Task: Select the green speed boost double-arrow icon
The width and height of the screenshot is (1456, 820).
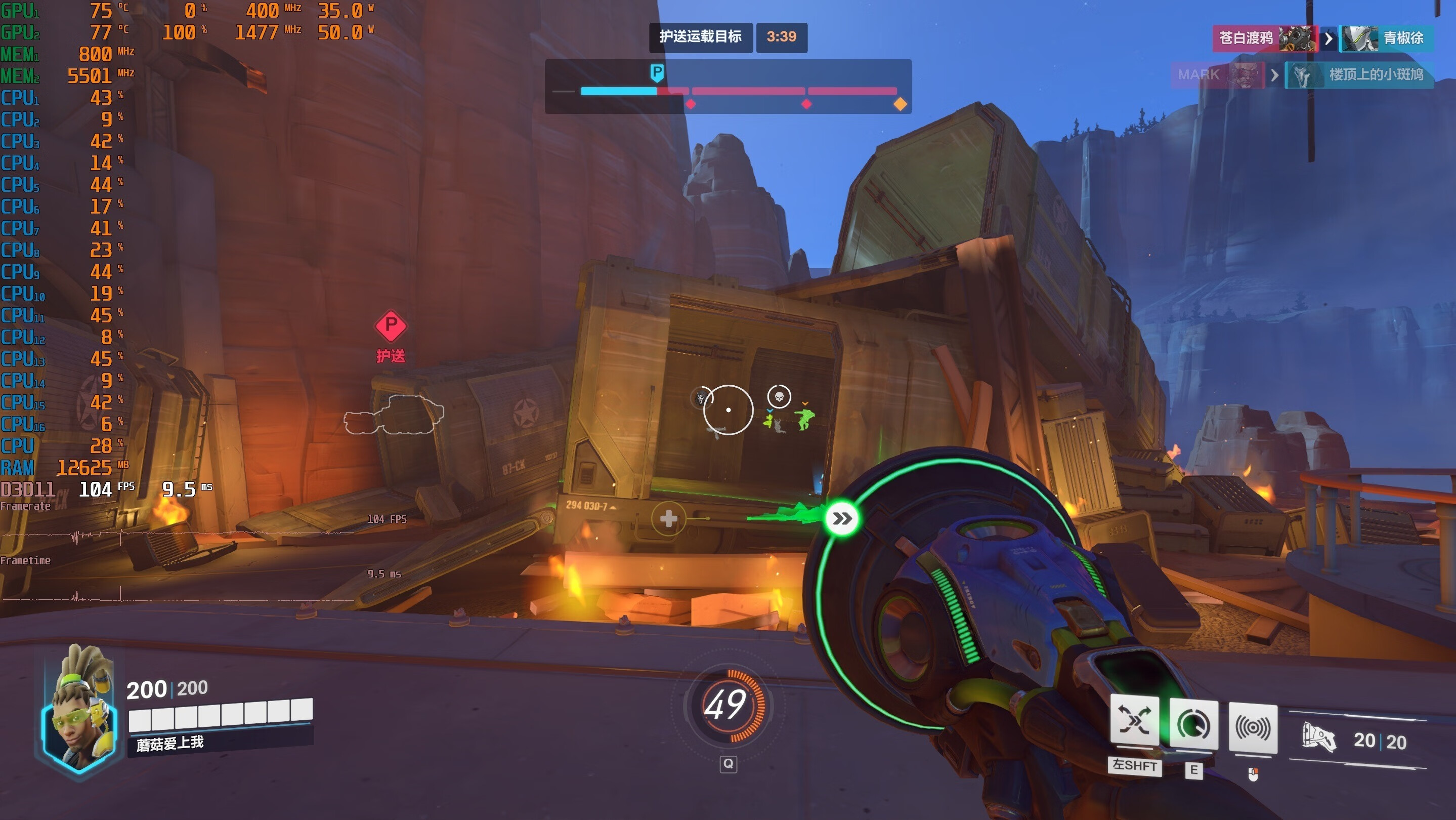Action: 842,519
